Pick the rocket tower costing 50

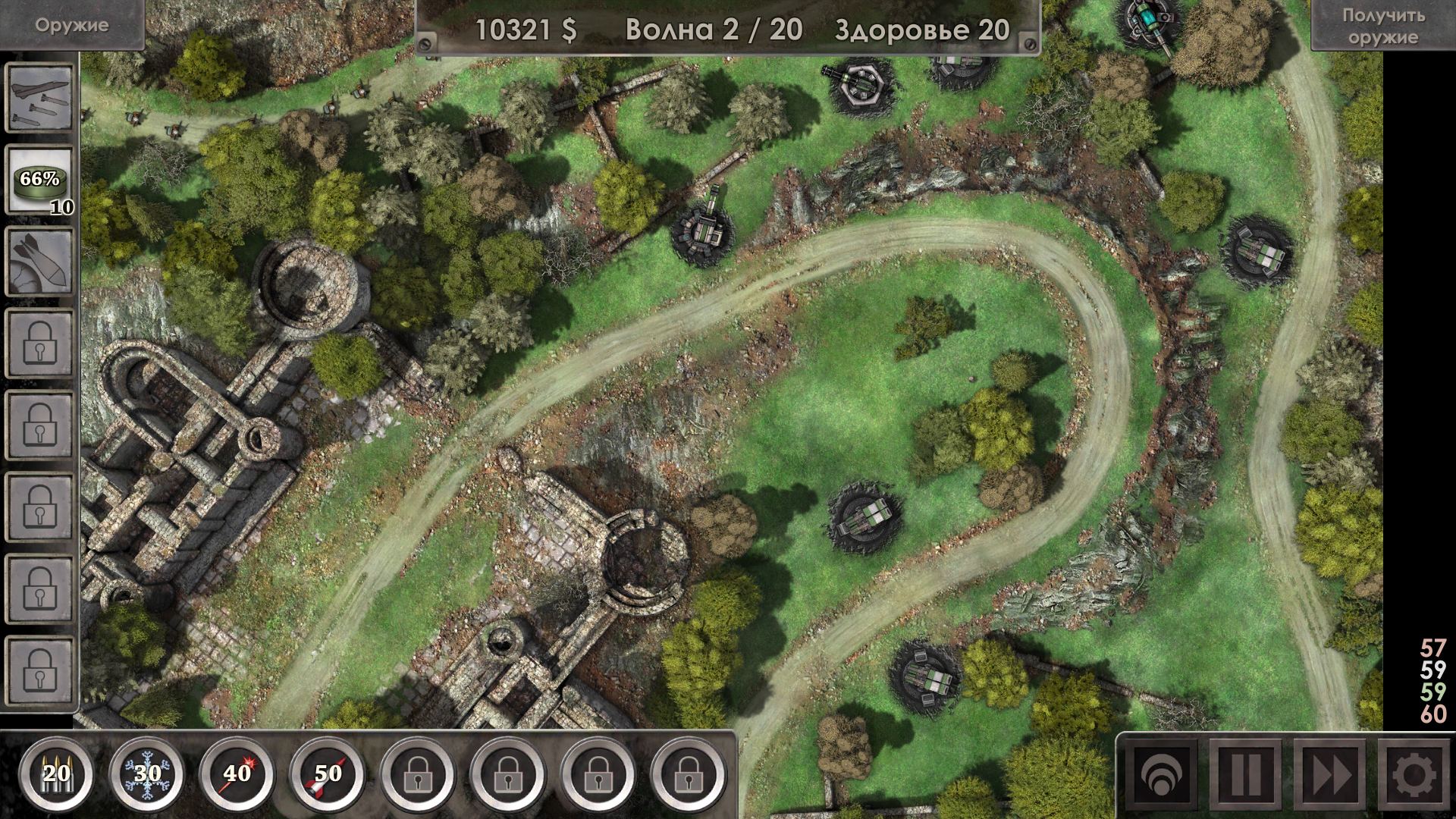[328, 774]
